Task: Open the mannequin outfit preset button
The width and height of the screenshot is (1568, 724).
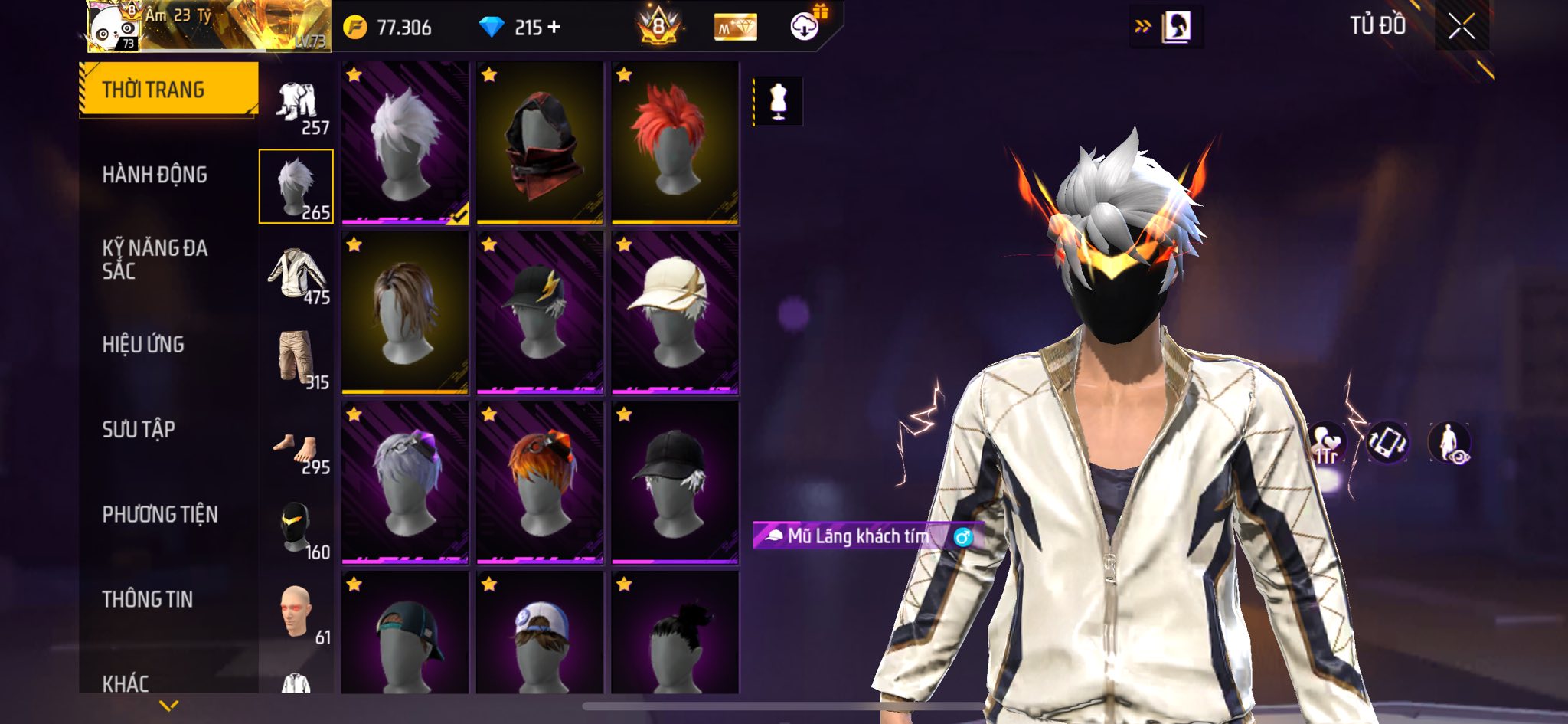Action: [x=778, y=101]
